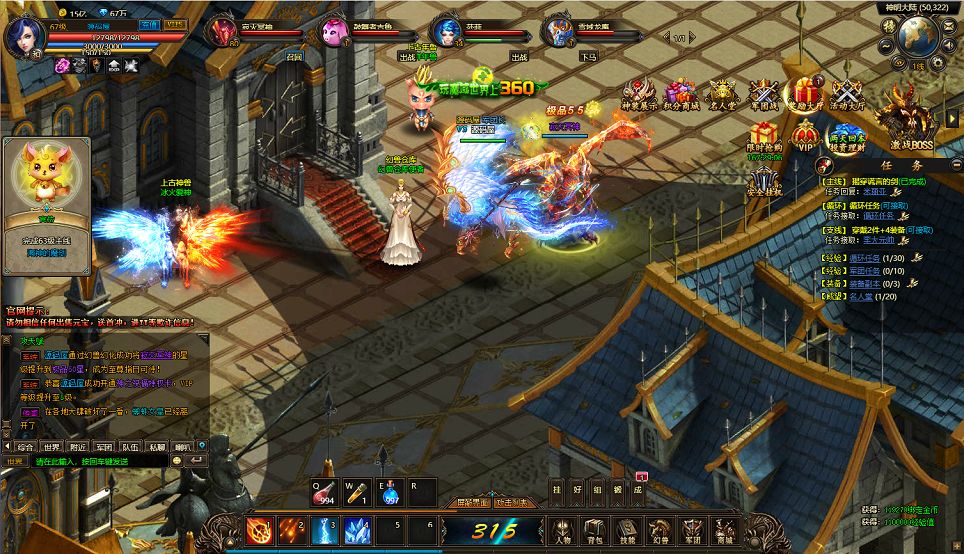Open the 背包 backpack button
964x554 pixels.
594,530
